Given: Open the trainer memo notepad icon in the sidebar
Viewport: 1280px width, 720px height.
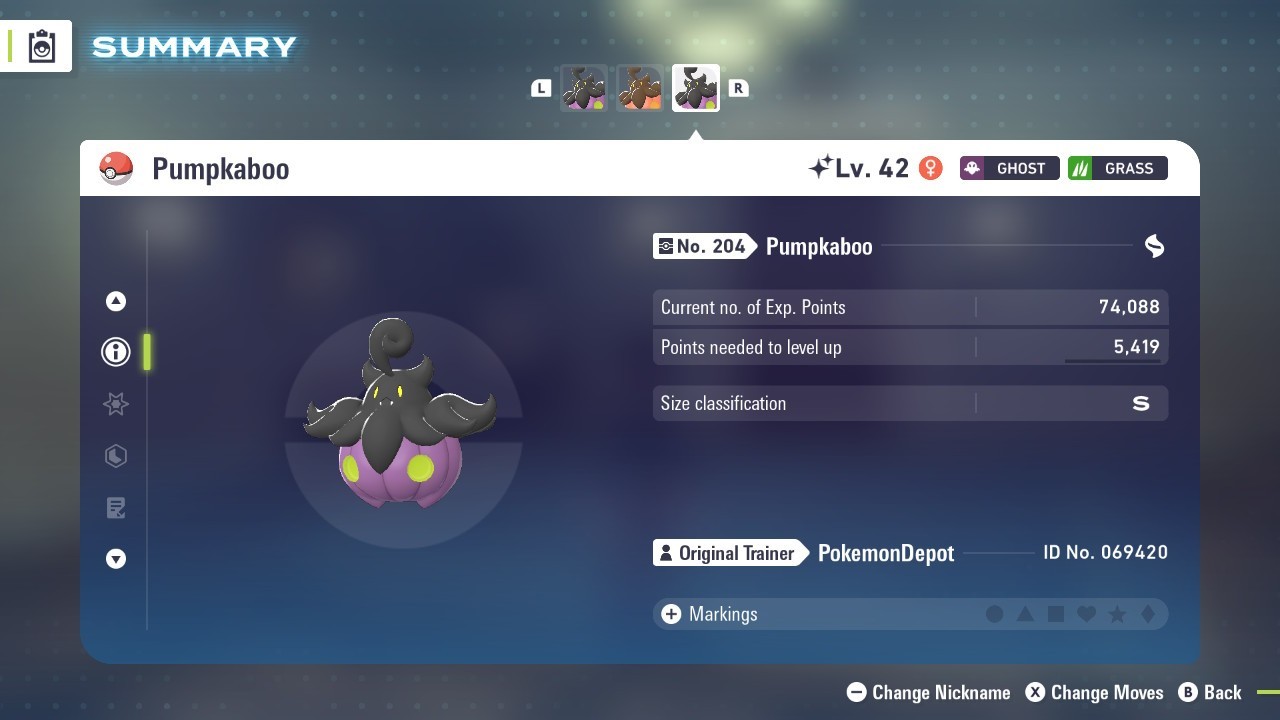Looking at the screenshot, I should coord(115,508).
